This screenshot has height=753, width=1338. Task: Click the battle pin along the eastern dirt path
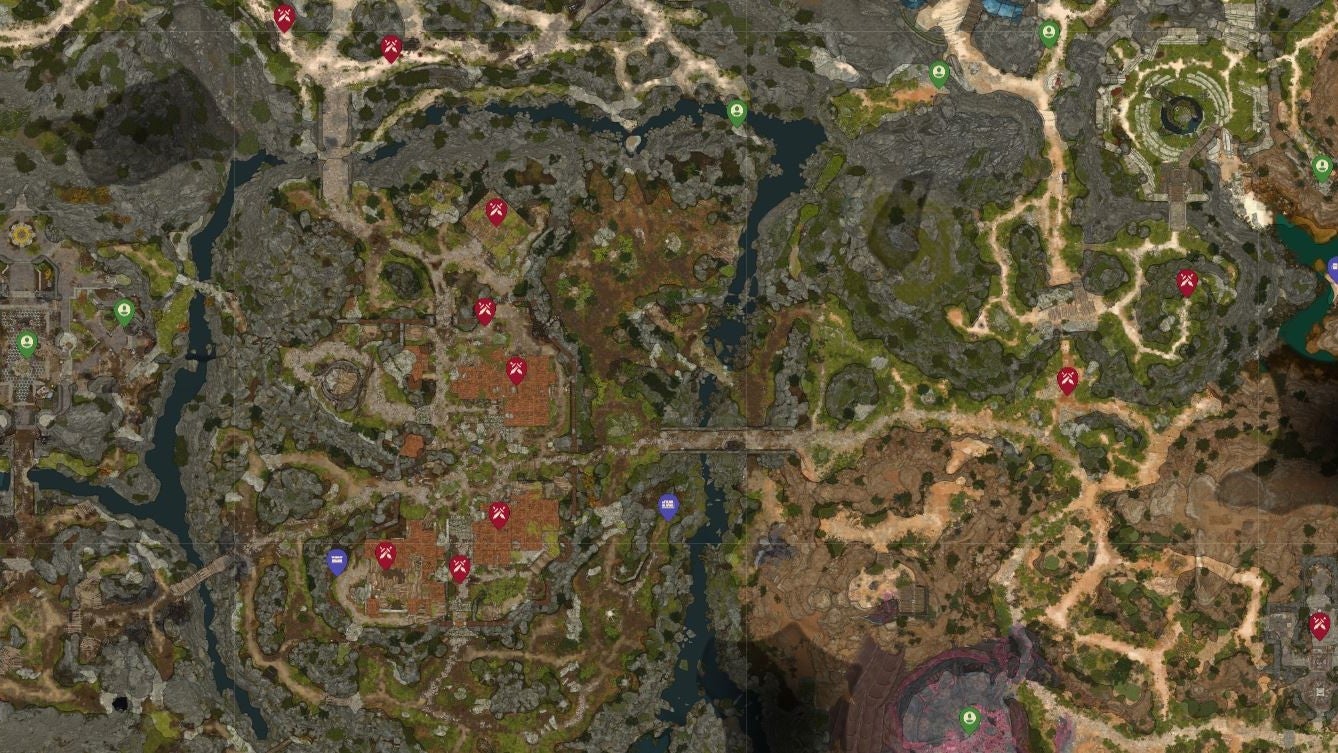tap(1069, 380)
